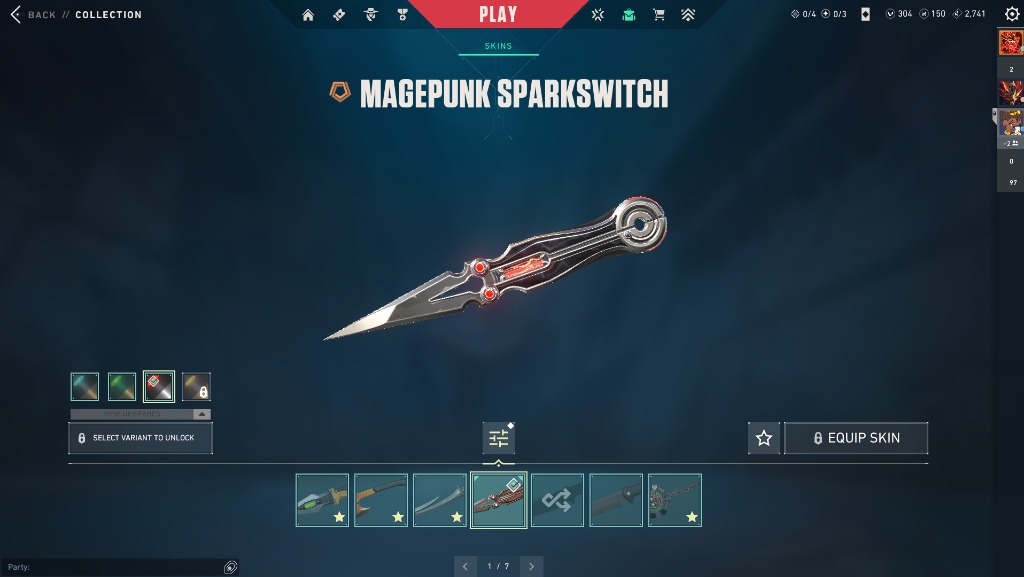Go back to the Collection screen
The height and width of the screenshot is (577, 1024).
pyautogui.click(x=32, y=15)
